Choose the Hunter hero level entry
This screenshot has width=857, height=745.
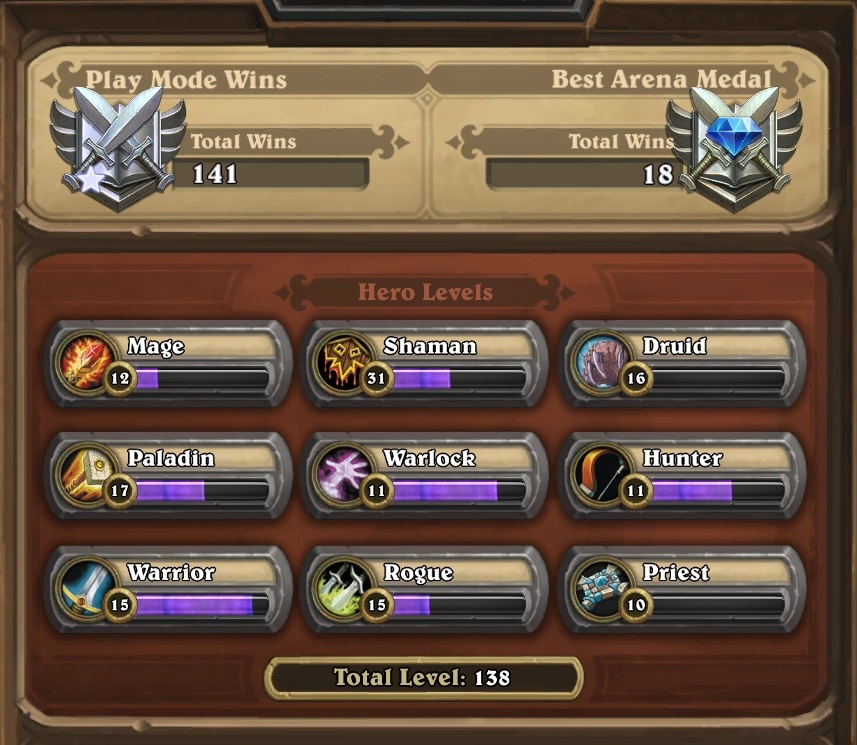point(681,476)
